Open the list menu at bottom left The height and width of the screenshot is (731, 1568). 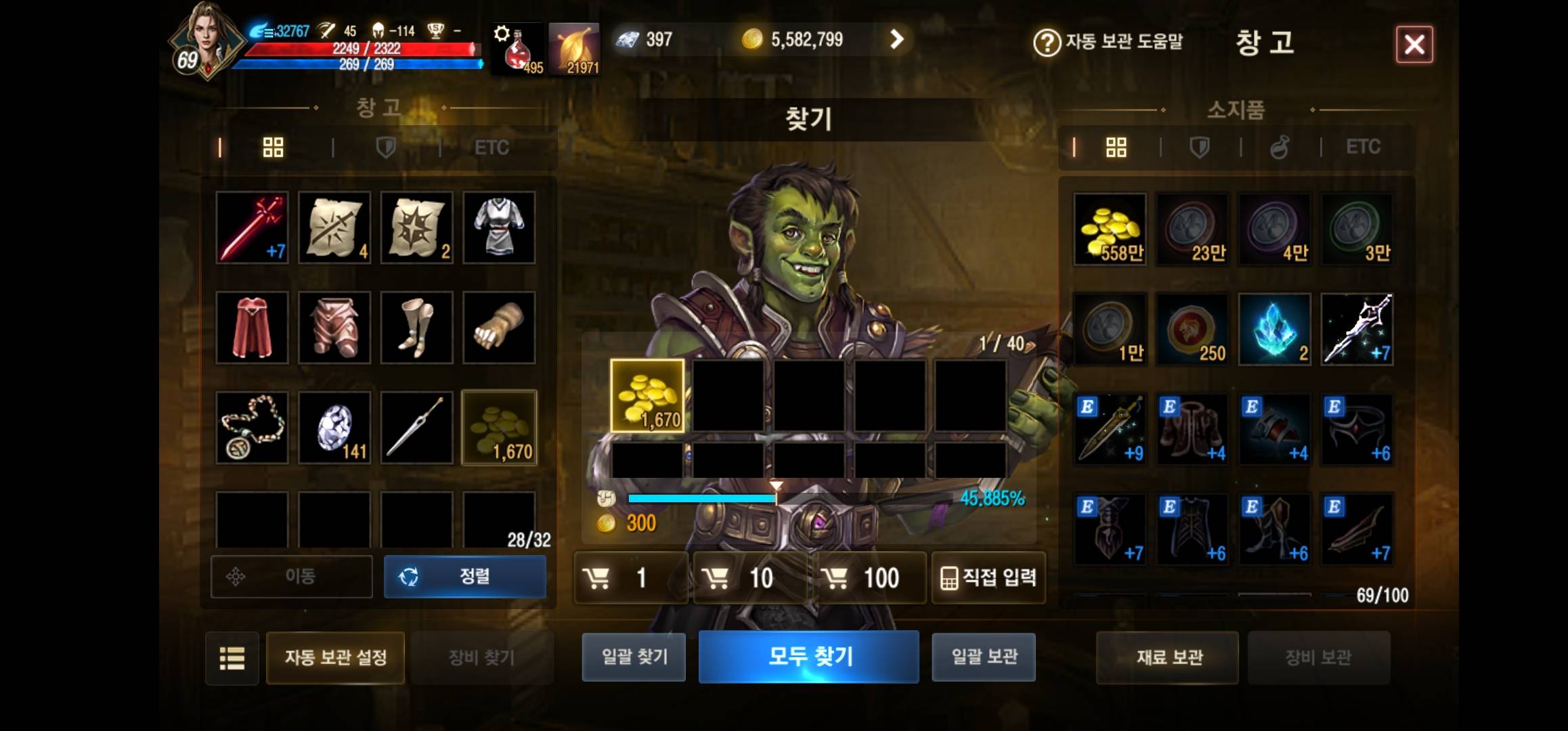232,657
